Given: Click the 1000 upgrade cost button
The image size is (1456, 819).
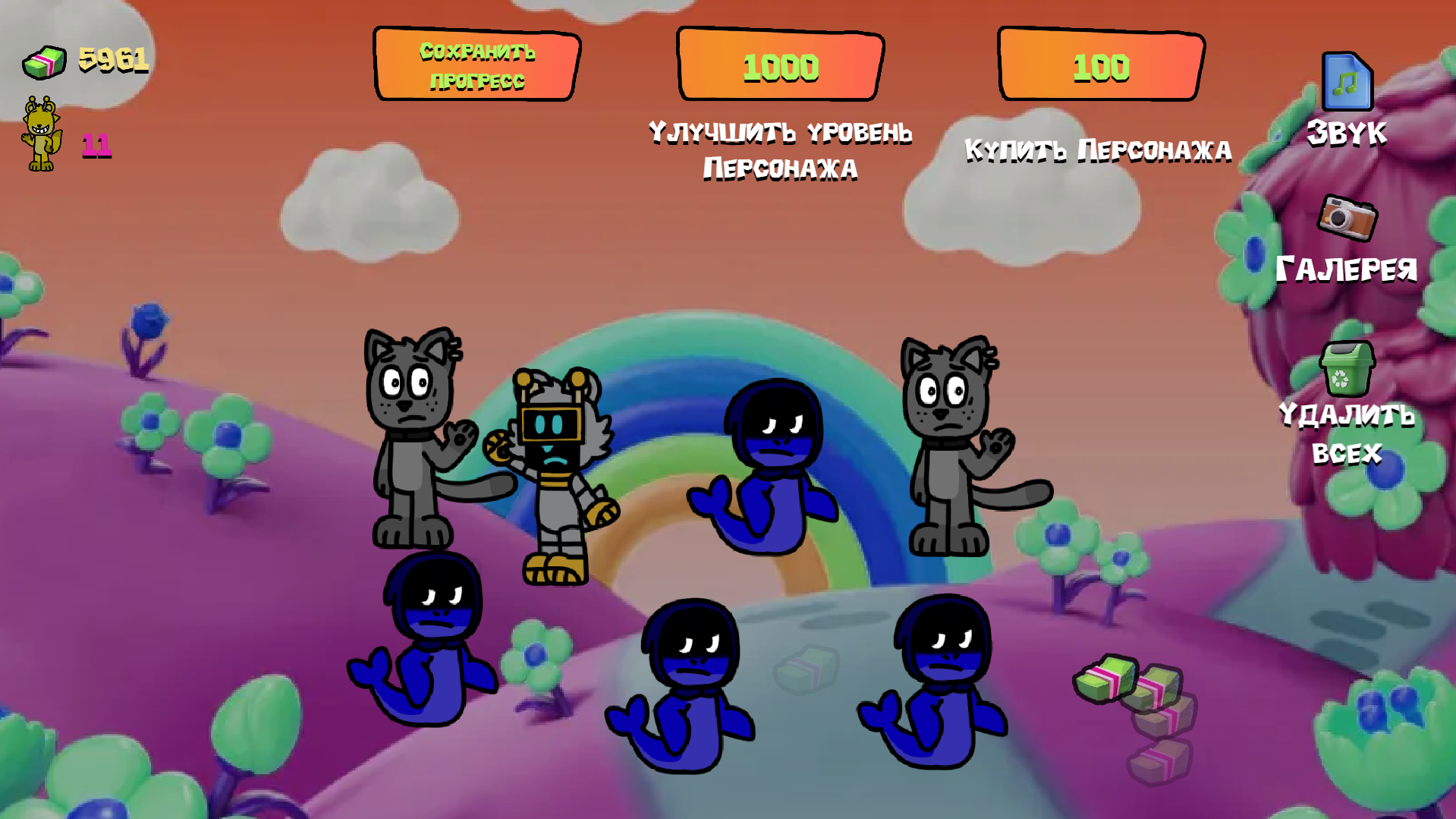Looking at the screenshot, I should click(x=779, y=66).
